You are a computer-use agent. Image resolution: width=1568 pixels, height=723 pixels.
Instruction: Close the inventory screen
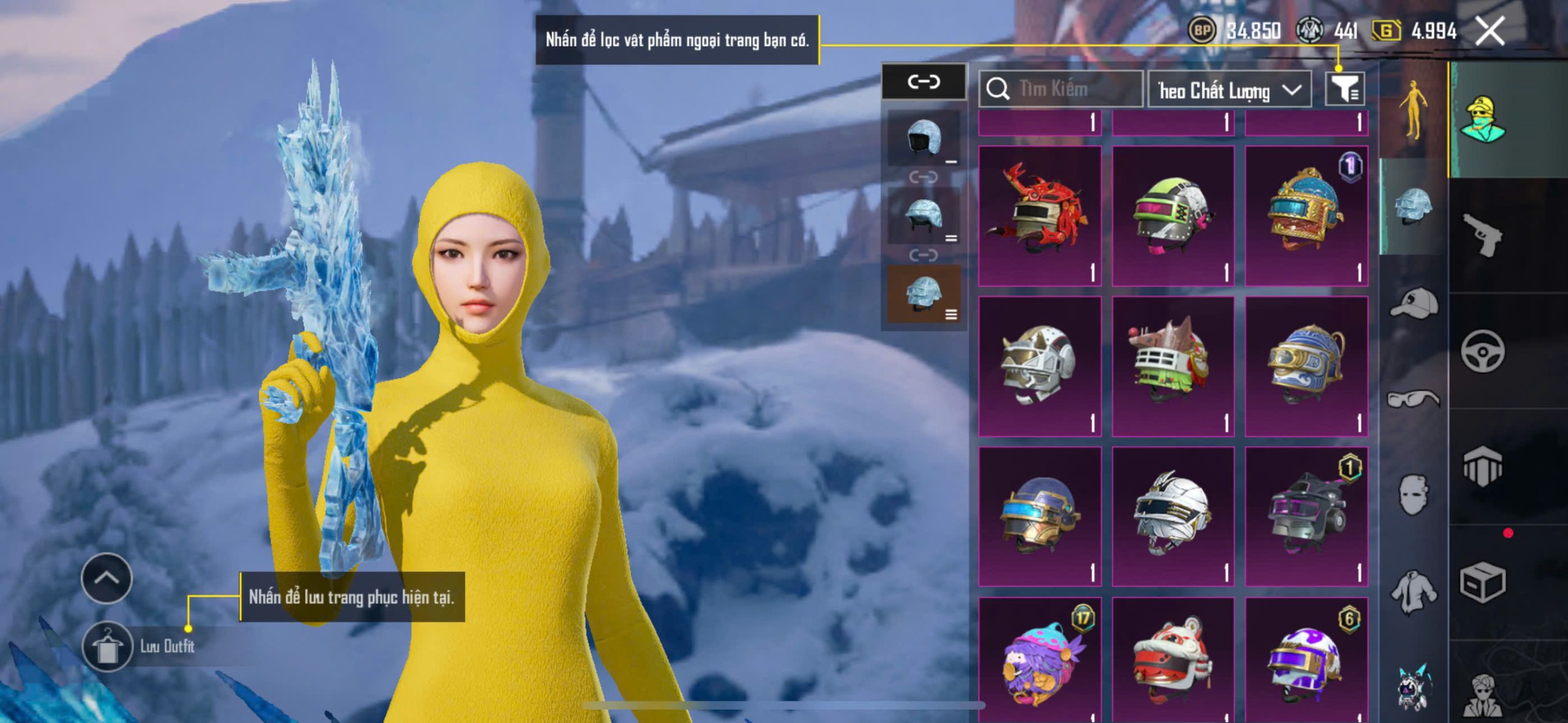click(1489, 31)
